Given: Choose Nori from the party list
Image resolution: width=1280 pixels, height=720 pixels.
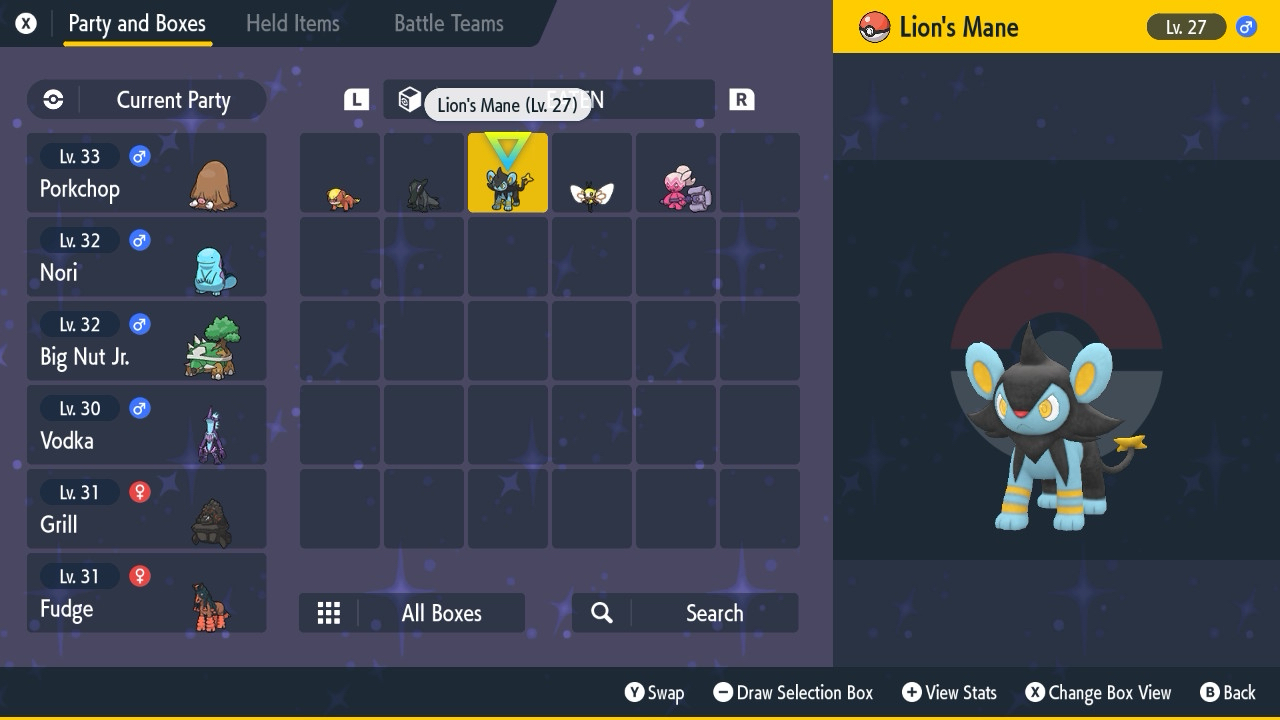Looking at the screenshot, I should (146, 257).
